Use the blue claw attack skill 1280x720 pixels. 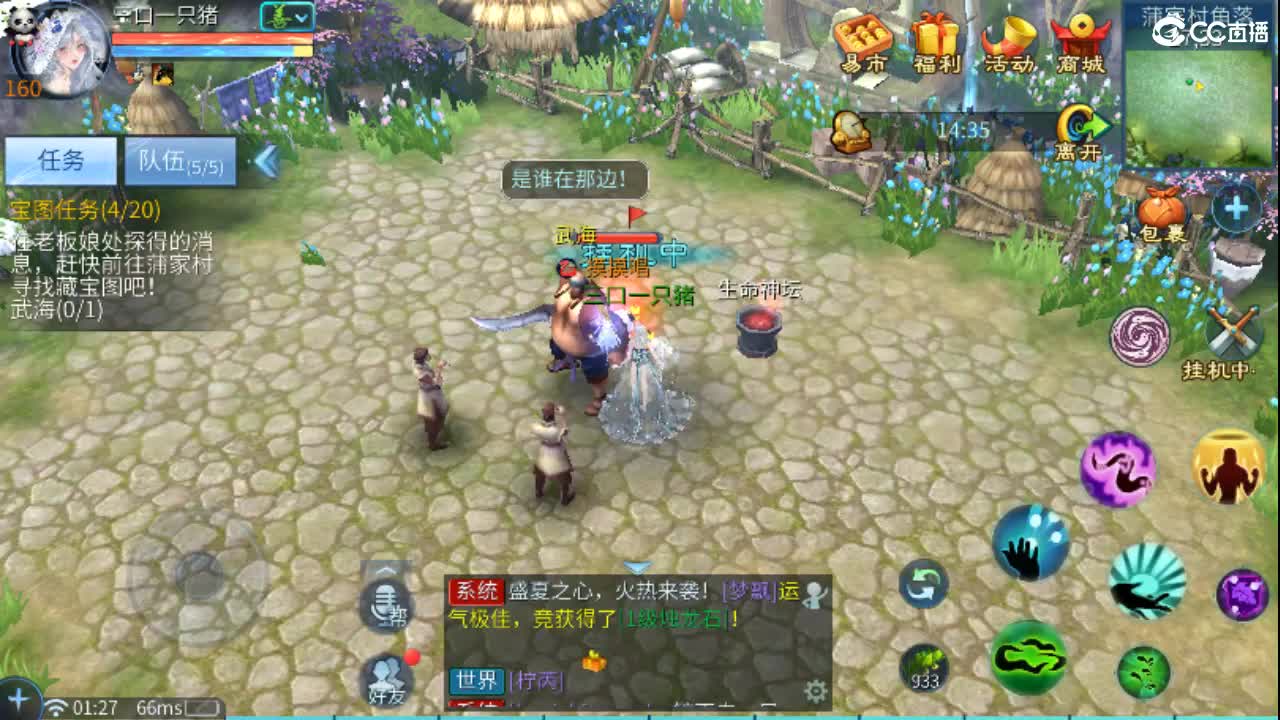coord(1033,542)
